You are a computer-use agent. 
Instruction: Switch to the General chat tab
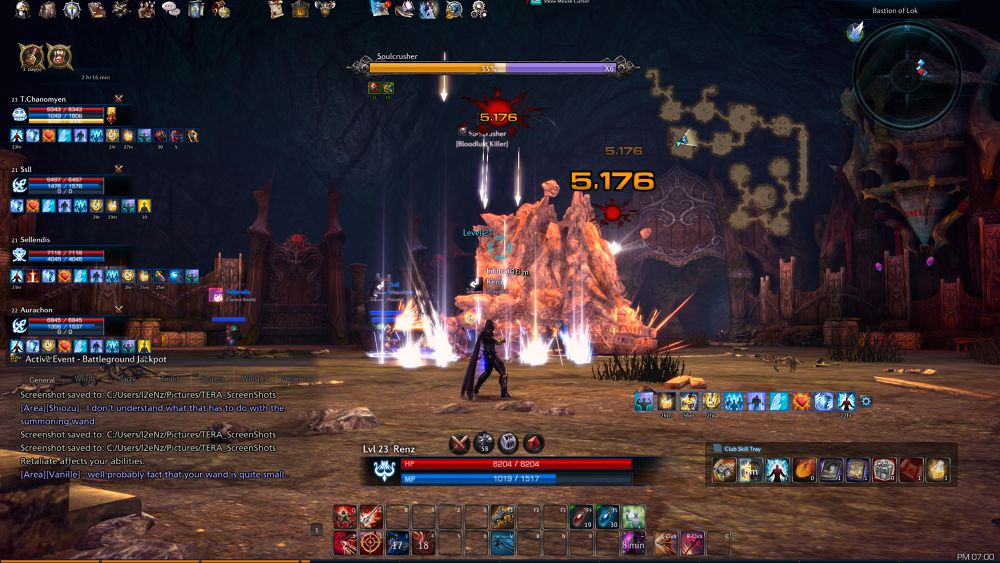[x=42, y=380]
